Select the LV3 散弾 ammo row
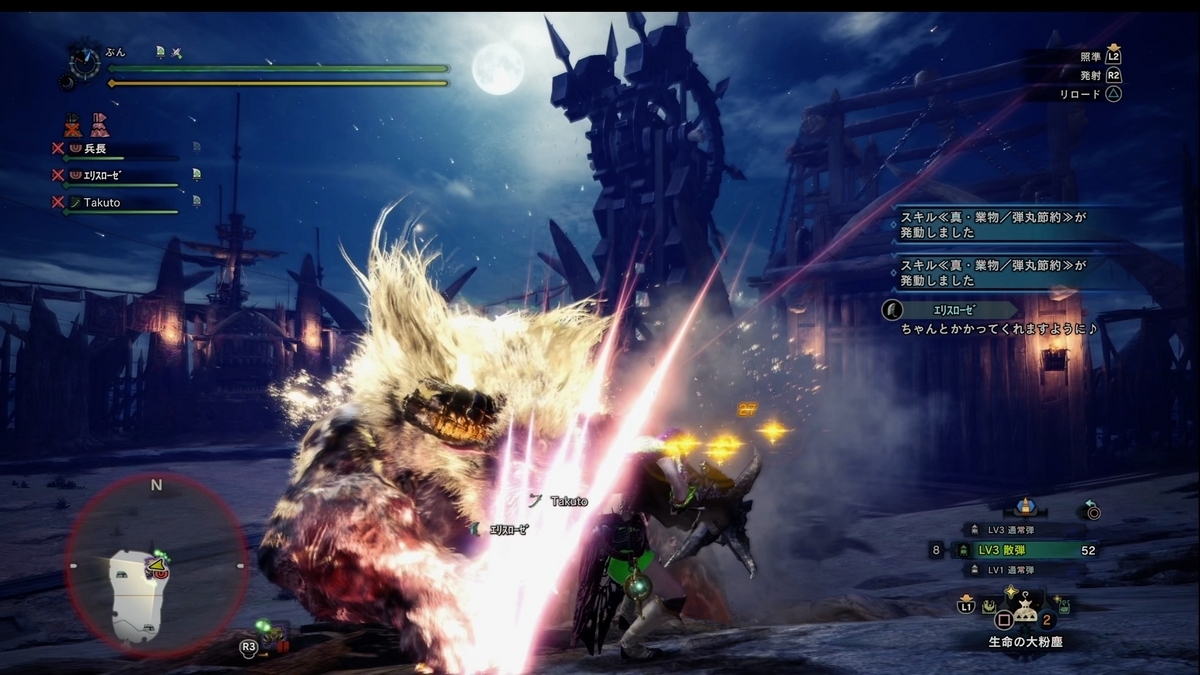Screen dimensions: 1200x675 [1018, 550]
